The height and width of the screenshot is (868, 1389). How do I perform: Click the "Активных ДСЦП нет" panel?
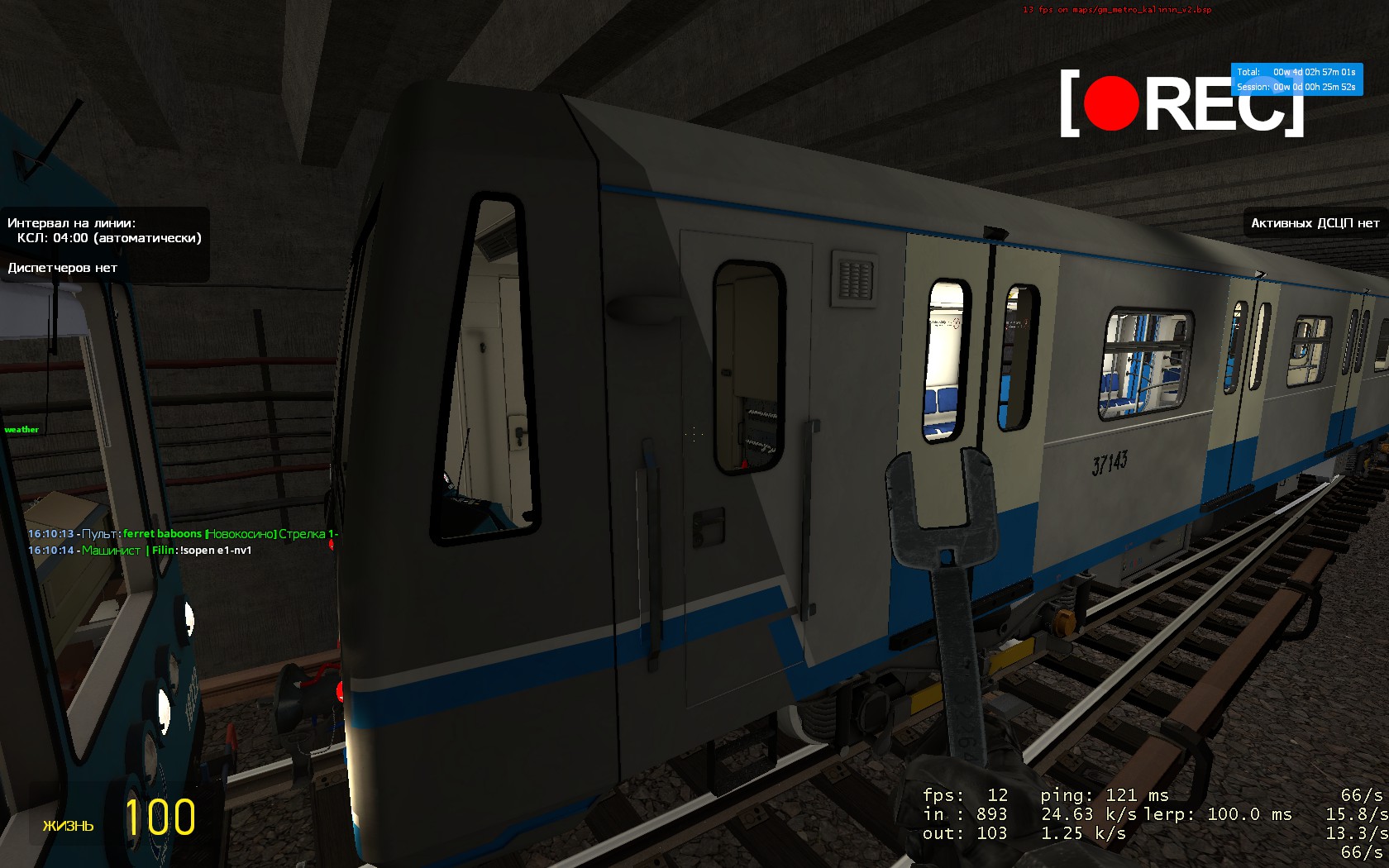pos(1315,223)
